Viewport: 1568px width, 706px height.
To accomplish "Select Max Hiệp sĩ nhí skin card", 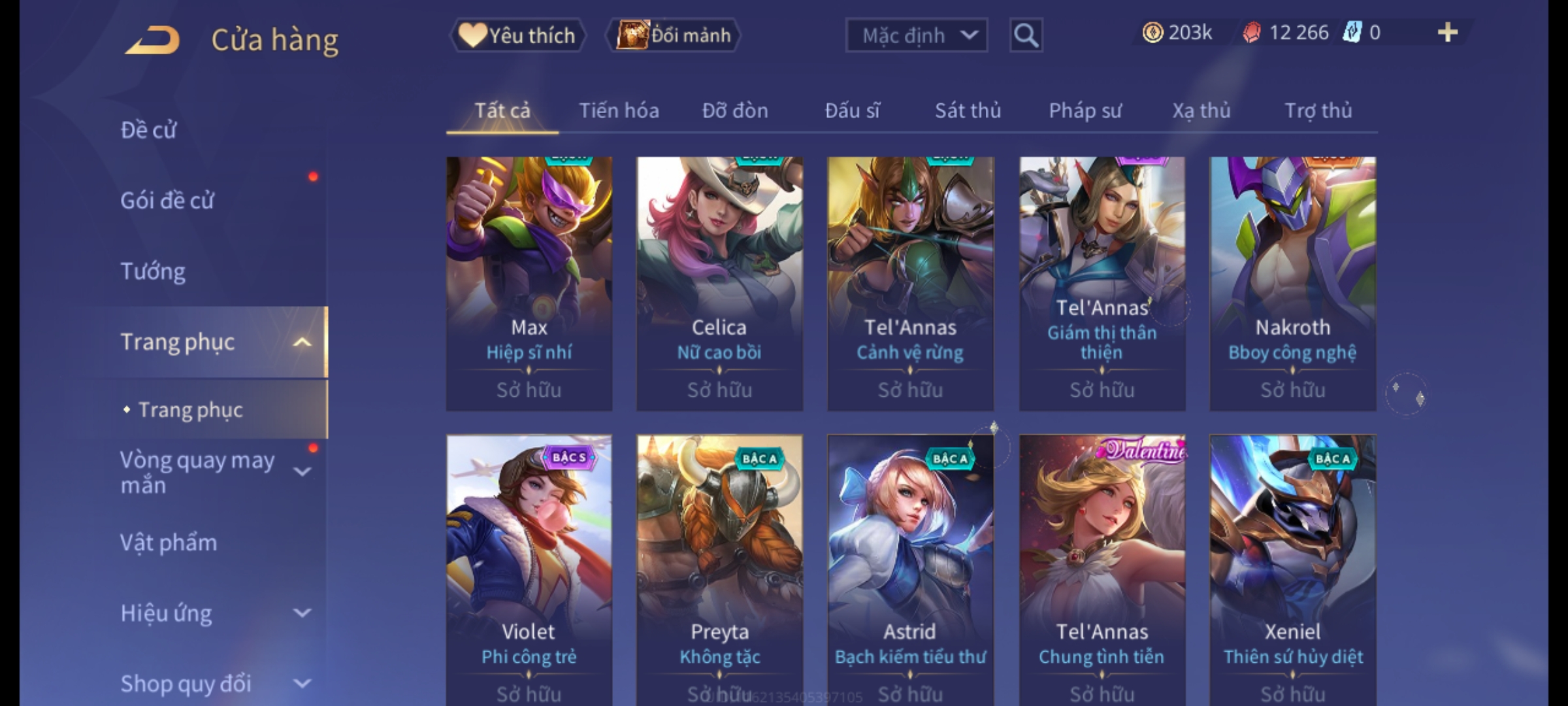I will [529, 283].
